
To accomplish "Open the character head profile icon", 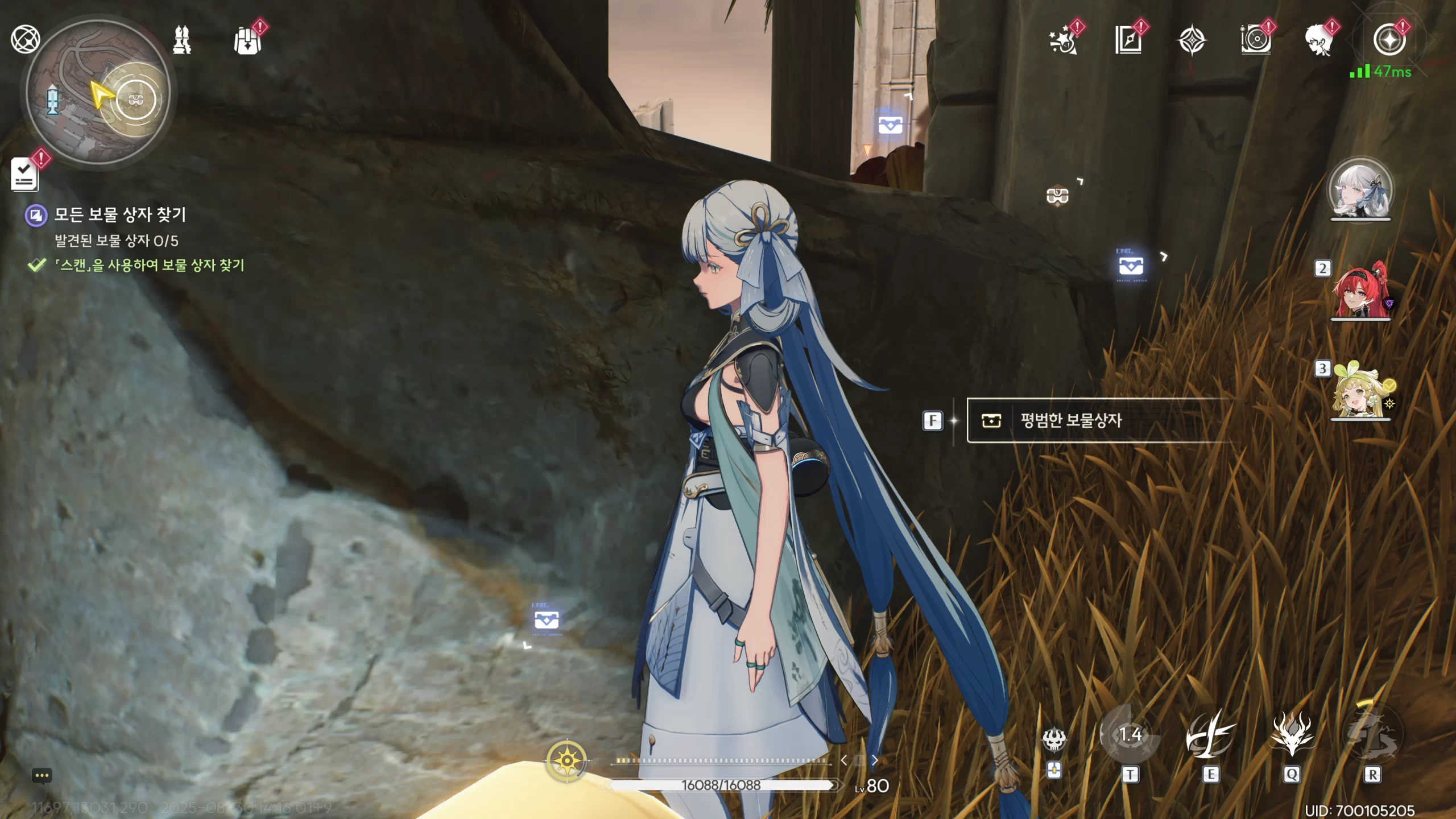I will (1319, 40).
